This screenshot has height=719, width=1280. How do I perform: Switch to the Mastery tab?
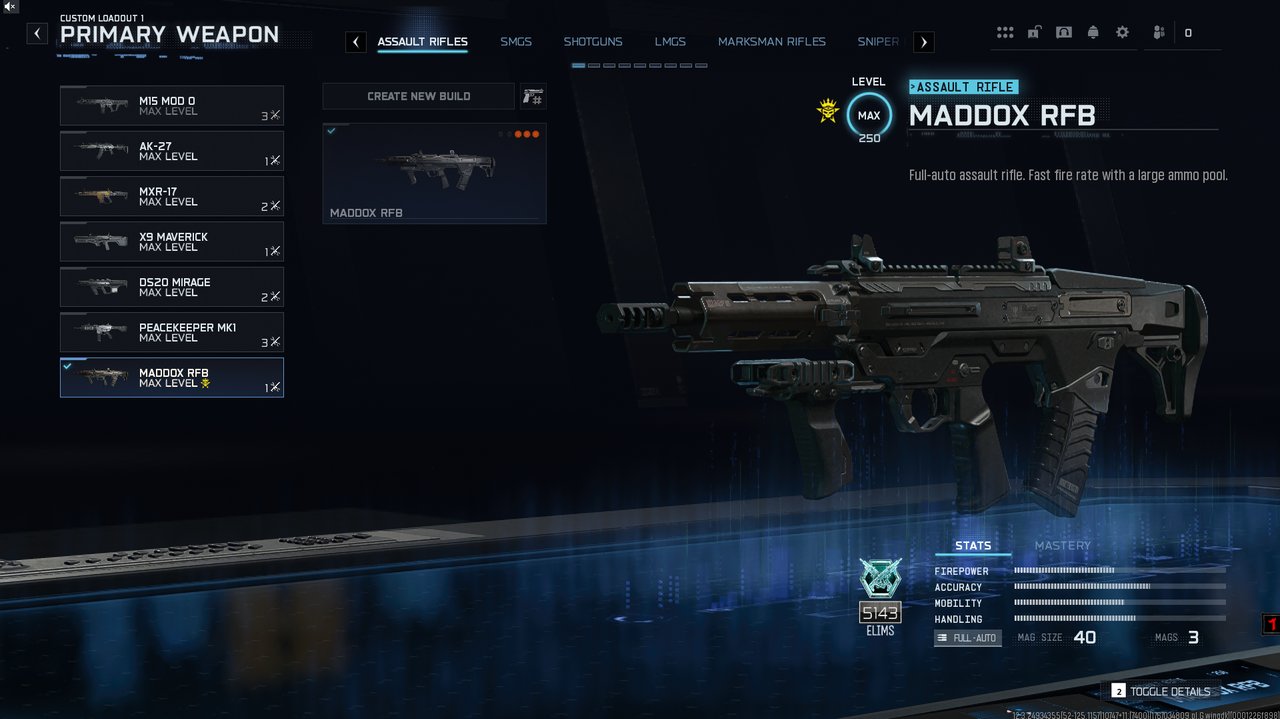[x=1062, y=546]
